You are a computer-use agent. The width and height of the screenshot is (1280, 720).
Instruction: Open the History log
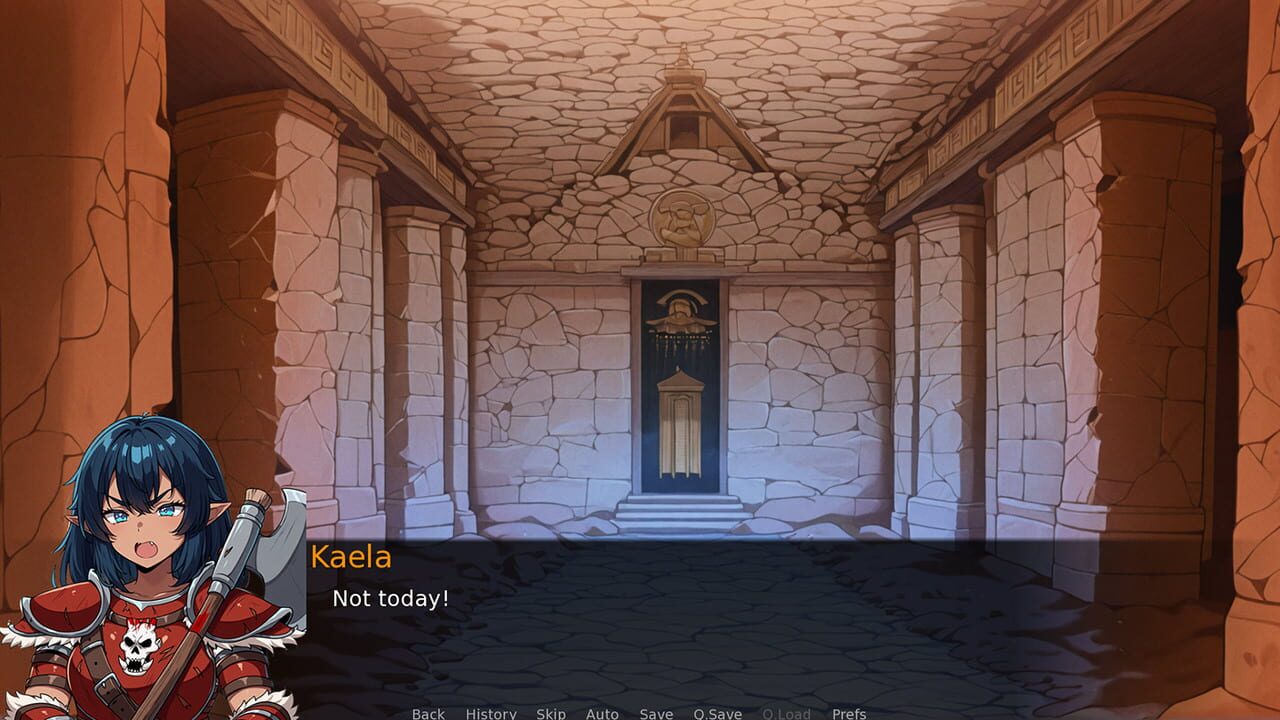[x=489, y=714]
